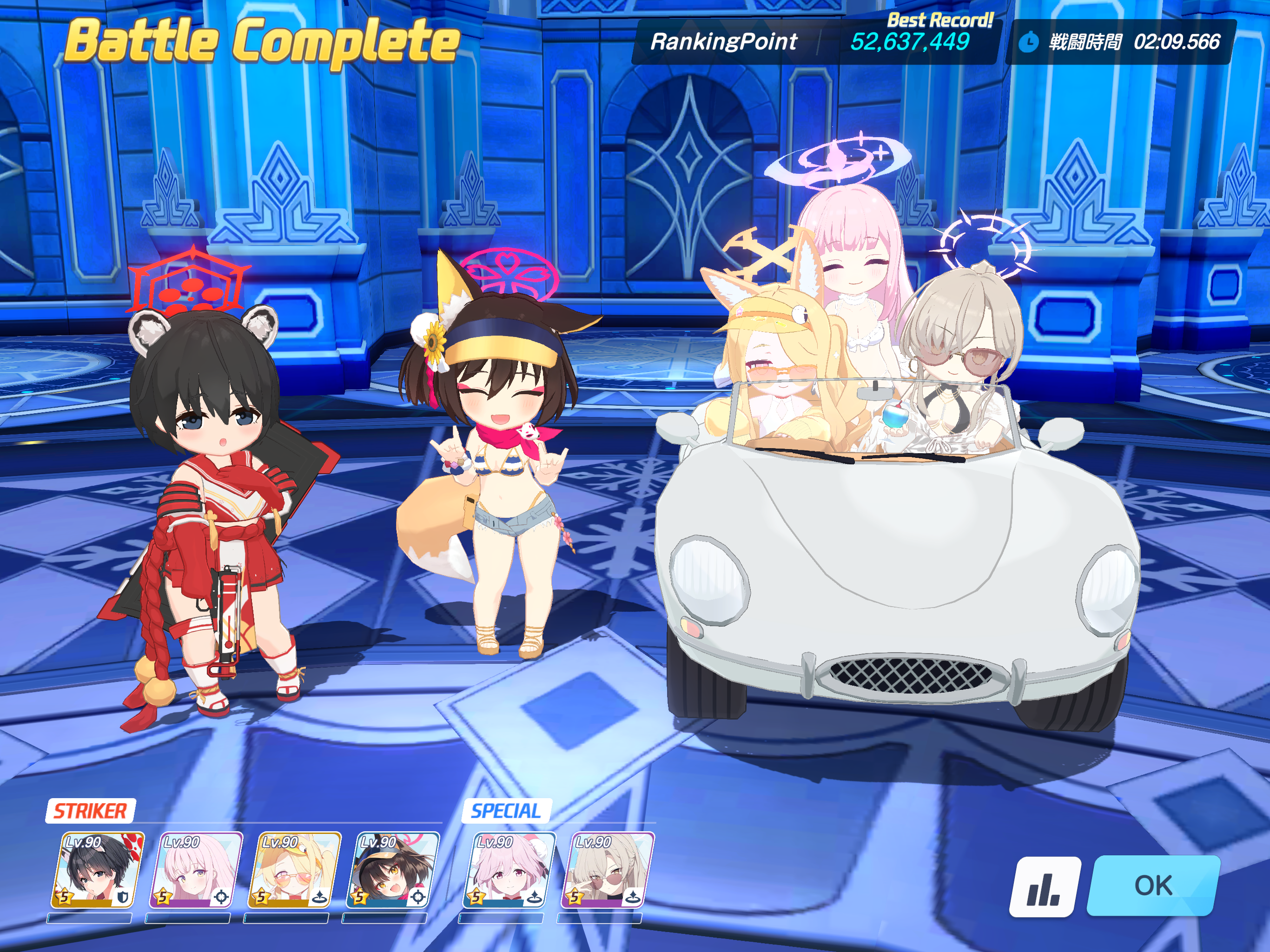Select the black-haired striker portrait

(x=98, y=871)
